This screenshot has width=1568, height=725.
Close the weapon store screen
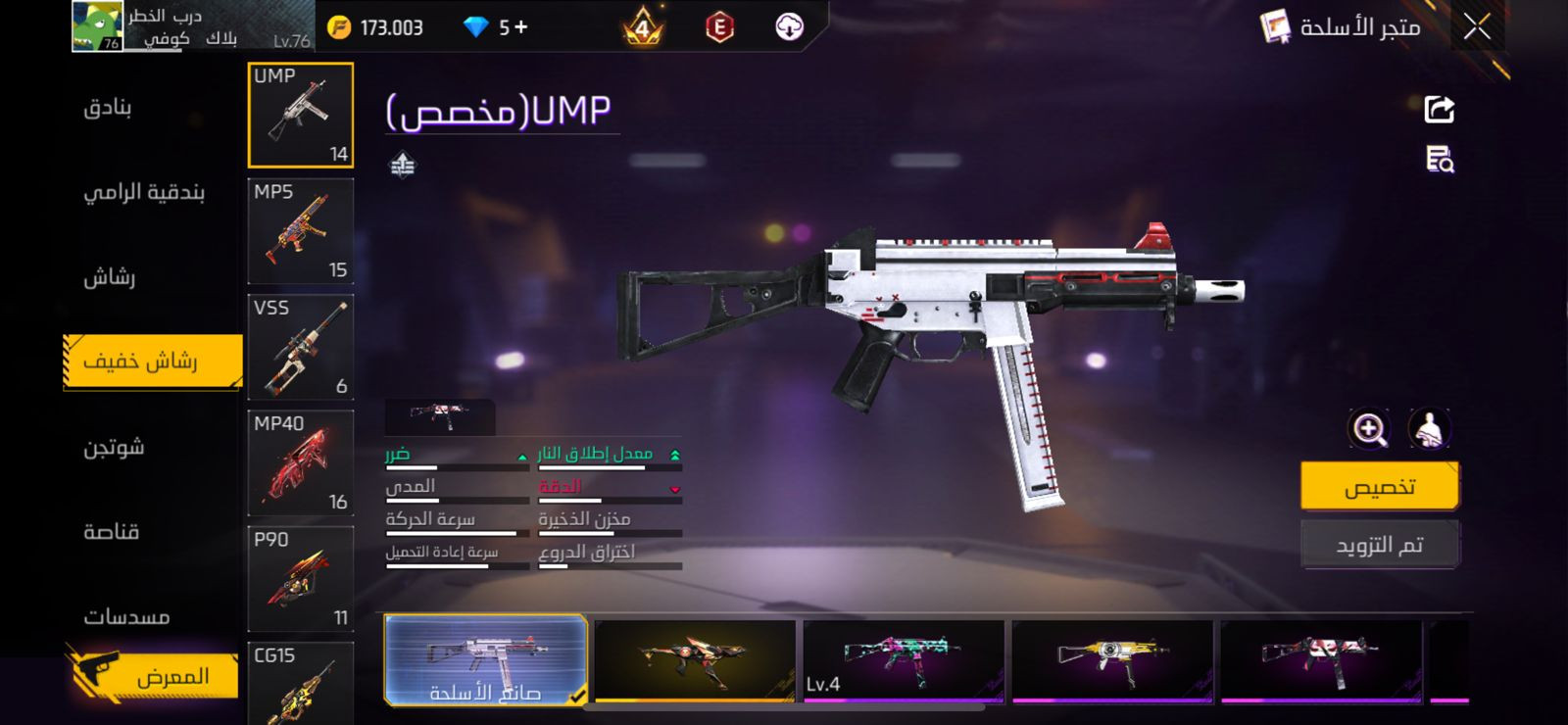click(x=1477, y=27)
